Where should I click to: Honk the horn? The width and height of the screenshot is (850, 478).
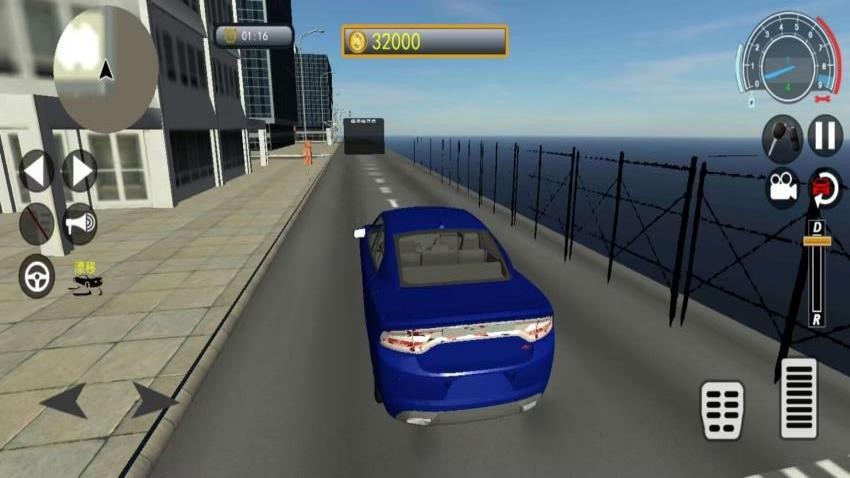80,224
